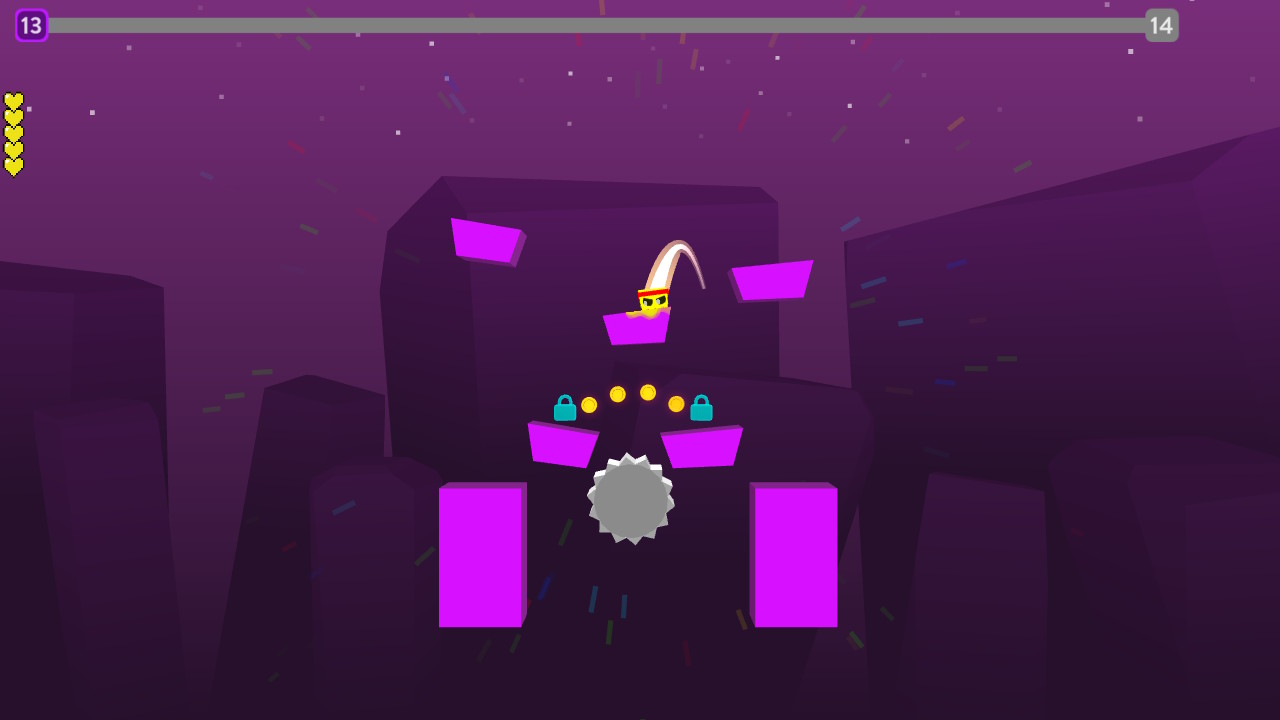Viewport: 1280px width, 720px height.
Task: Select the right tall magenta pillar
Action: pyautogui.click(x=795, y=555)
